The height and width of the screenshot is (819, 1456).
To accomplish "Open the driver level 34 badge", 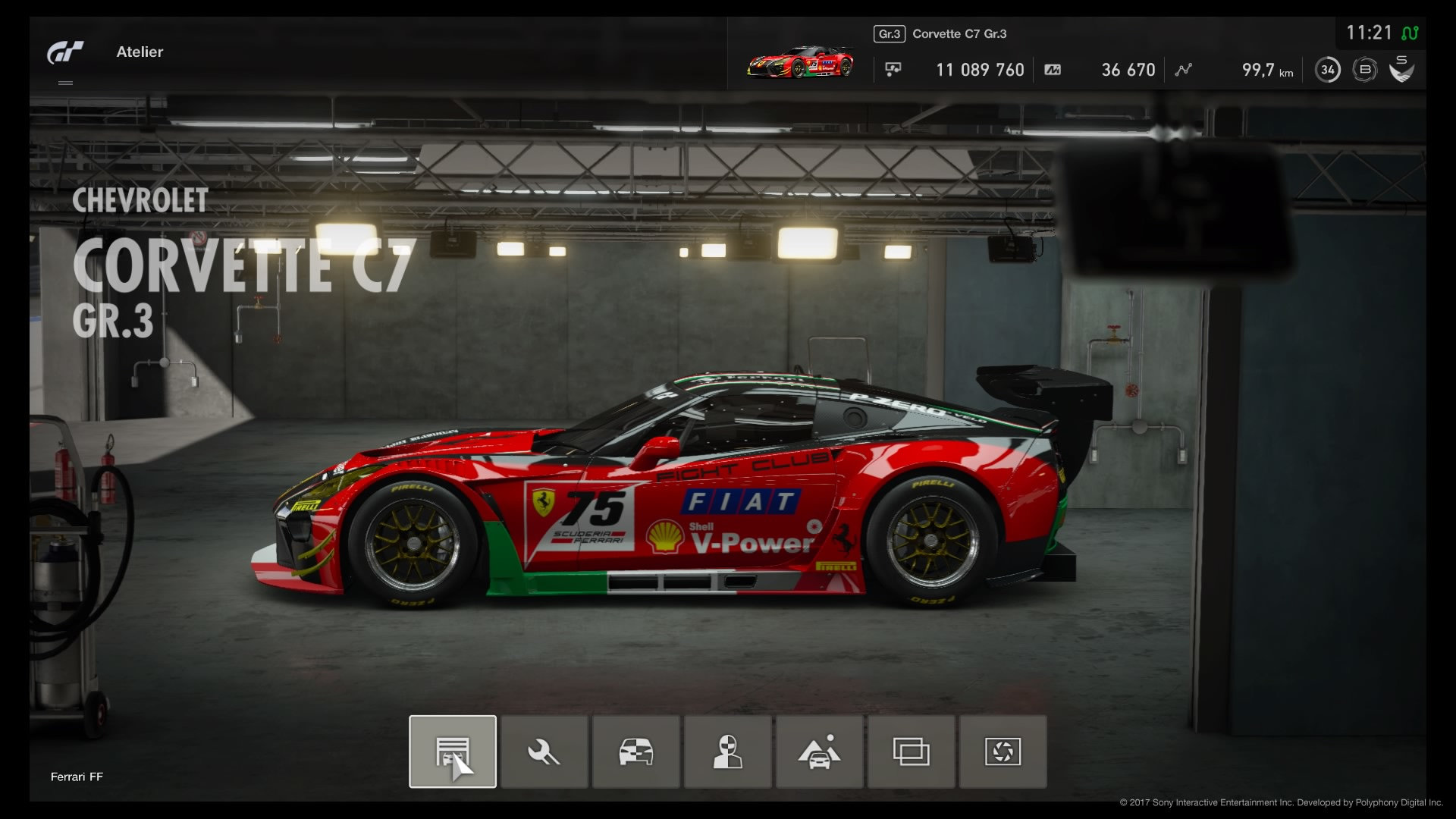I will click(x=1327, y=70).
